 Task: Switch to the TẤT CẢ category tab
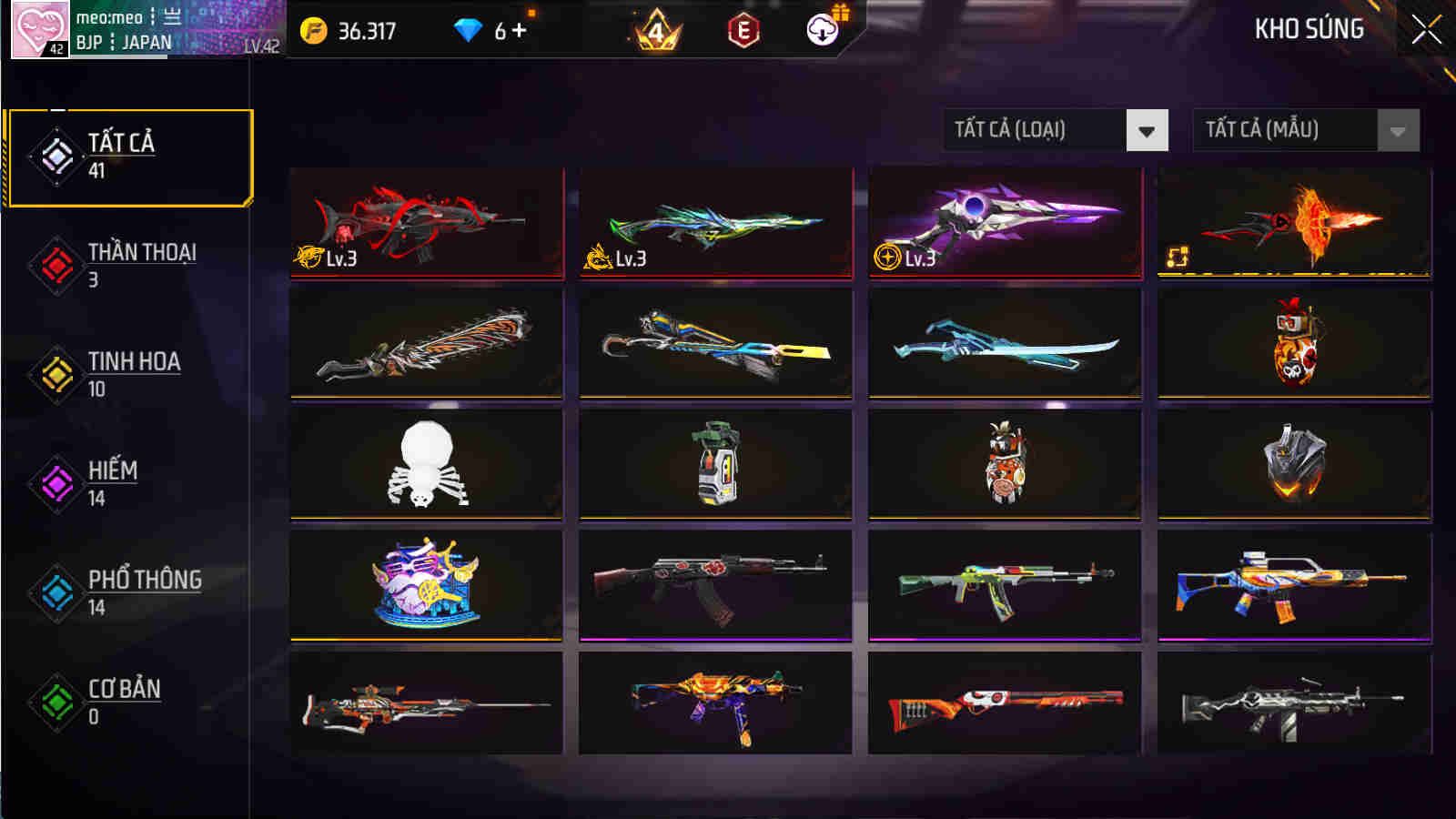(x=127, y=155)
